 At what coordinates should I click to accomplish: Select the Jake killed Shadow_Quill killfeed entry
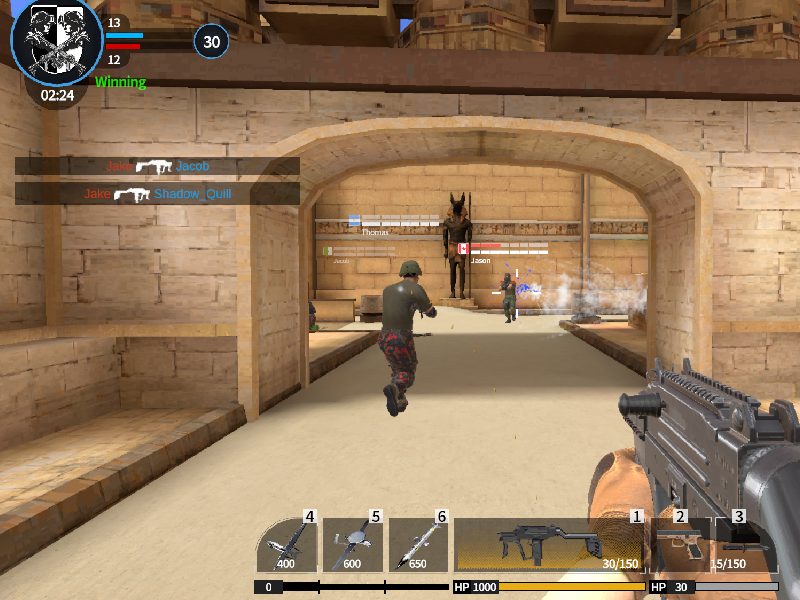click(157, 194)
